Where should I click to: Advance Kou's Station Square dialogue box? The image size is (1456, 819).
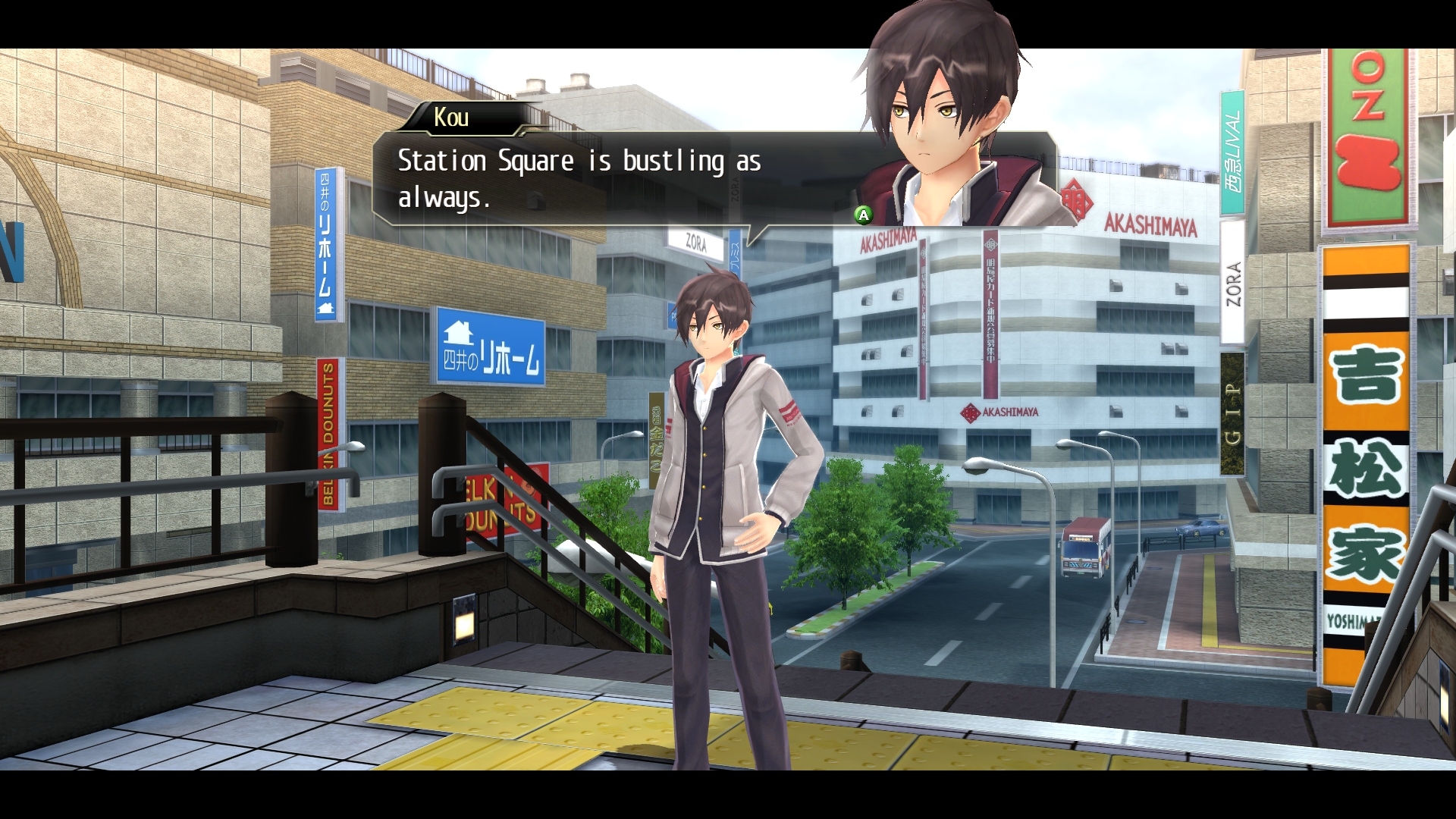pos(863,215)
